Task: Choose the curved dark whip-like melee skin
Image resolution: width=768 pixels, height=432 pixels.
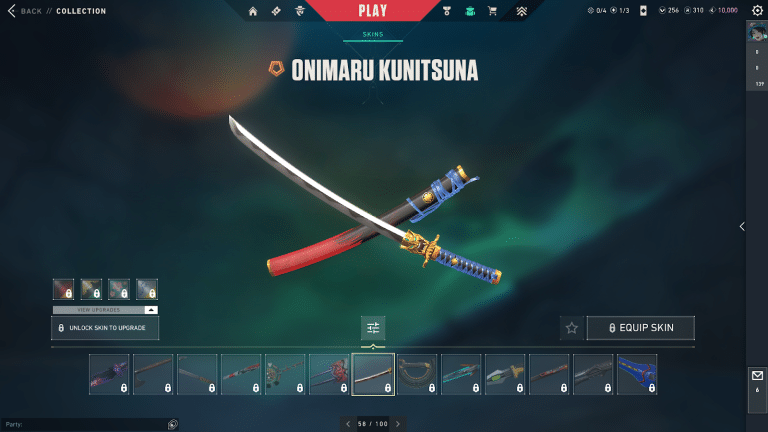Action: click(x=417, y=375)
